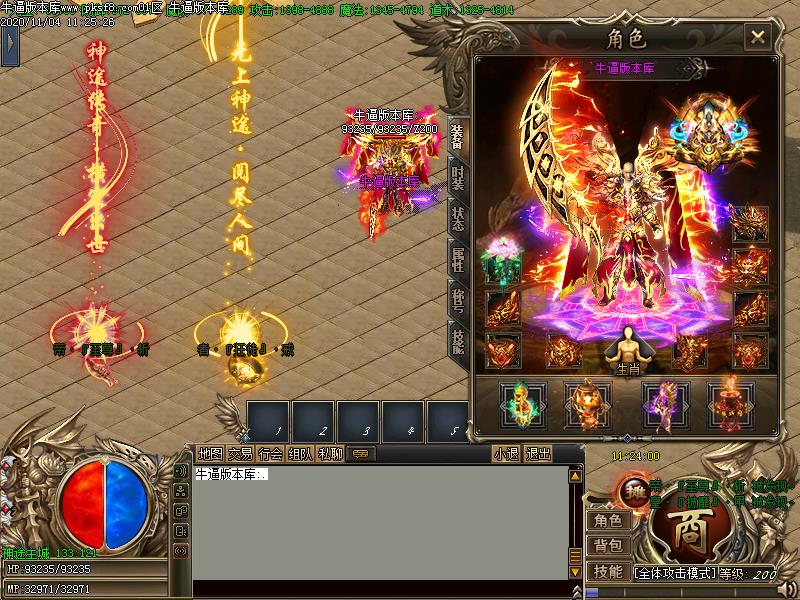Open the 状态 status tab
The height and width of the screenshot is (600, 800).
457,218
